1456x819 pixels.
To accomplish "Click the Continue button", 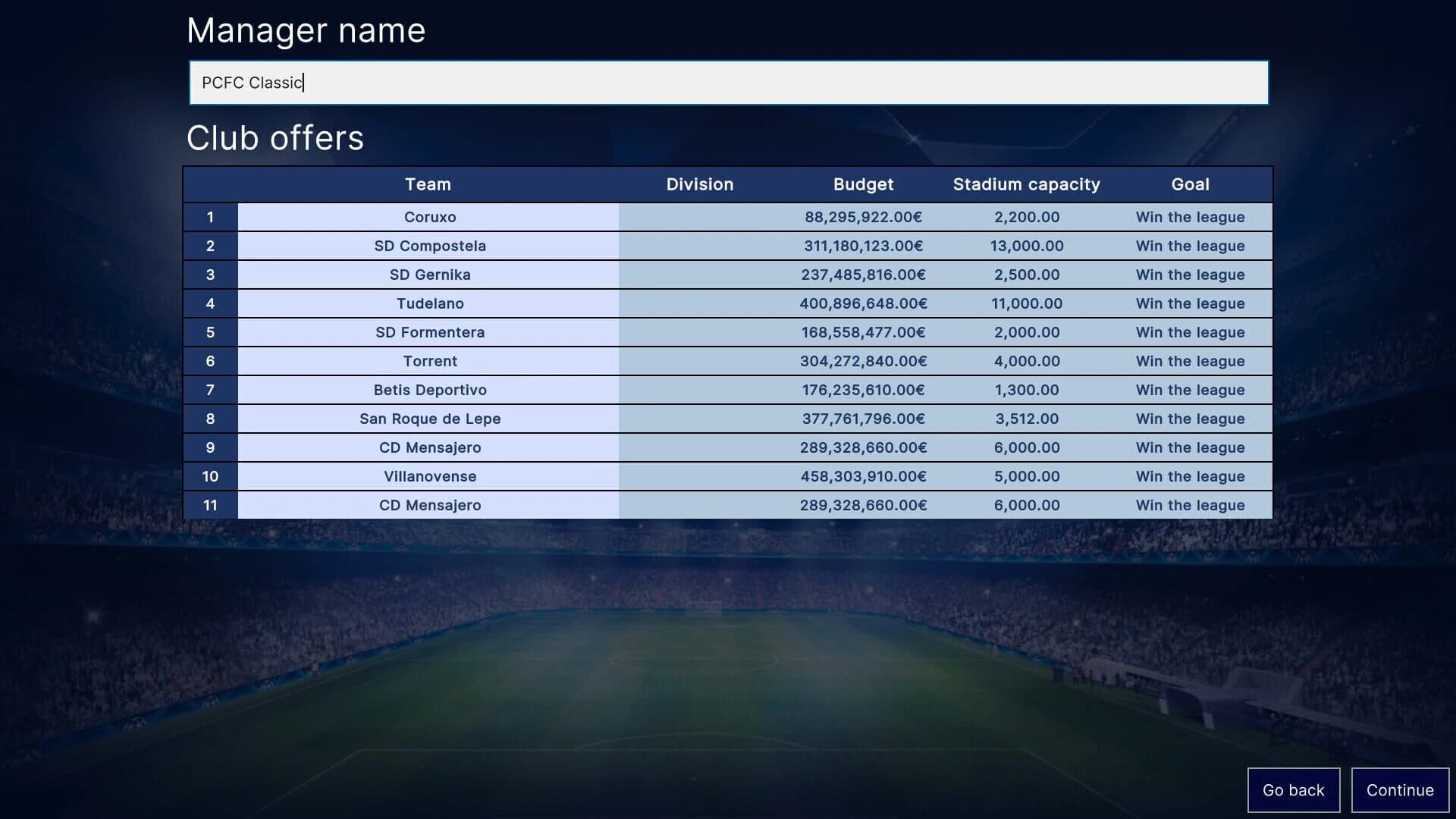I will tap(1399, 789).
